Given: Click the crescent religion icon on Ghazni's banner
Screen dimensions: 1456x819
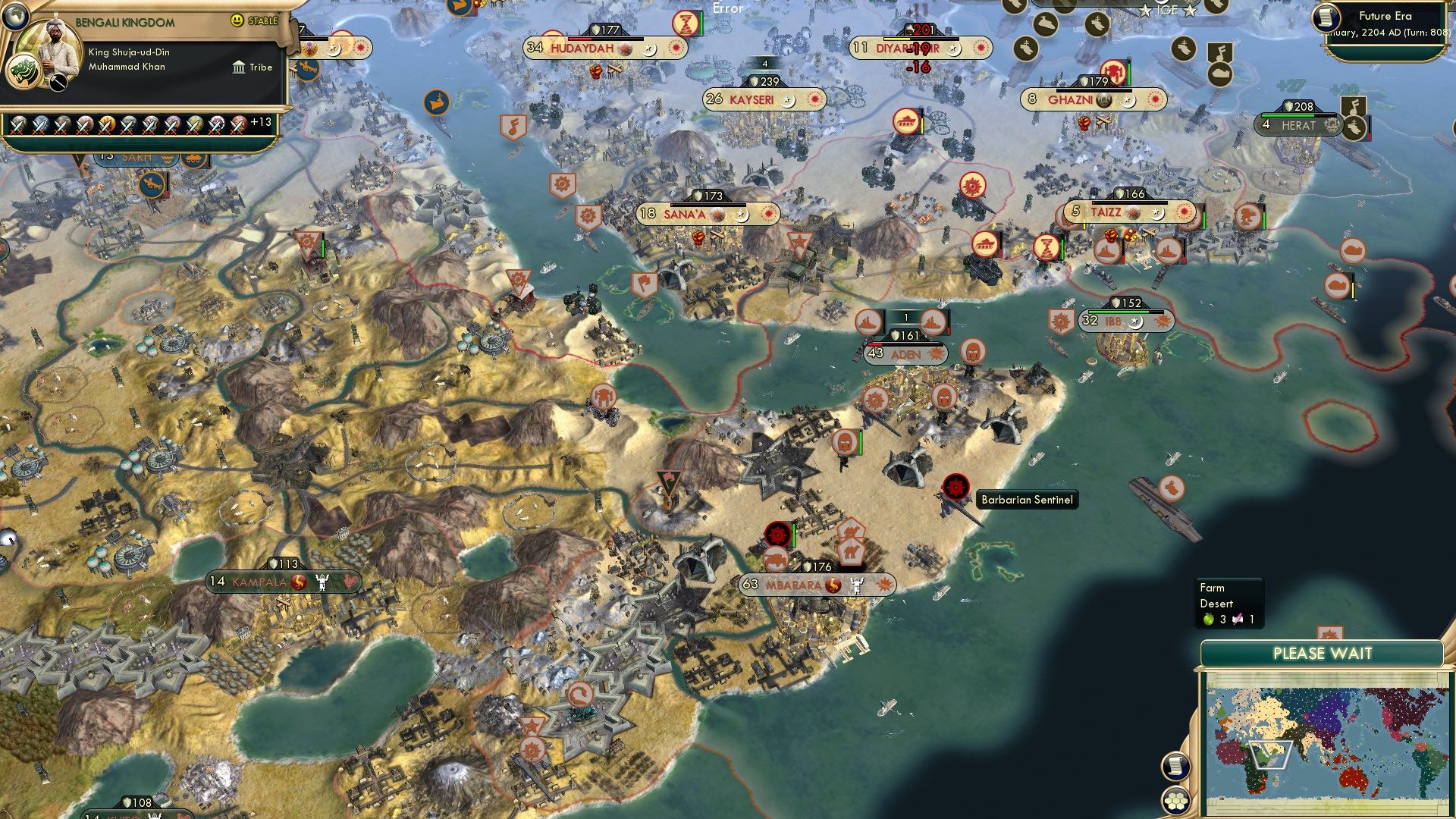Looking at the screenshot, I should (x=1128, y=102).
